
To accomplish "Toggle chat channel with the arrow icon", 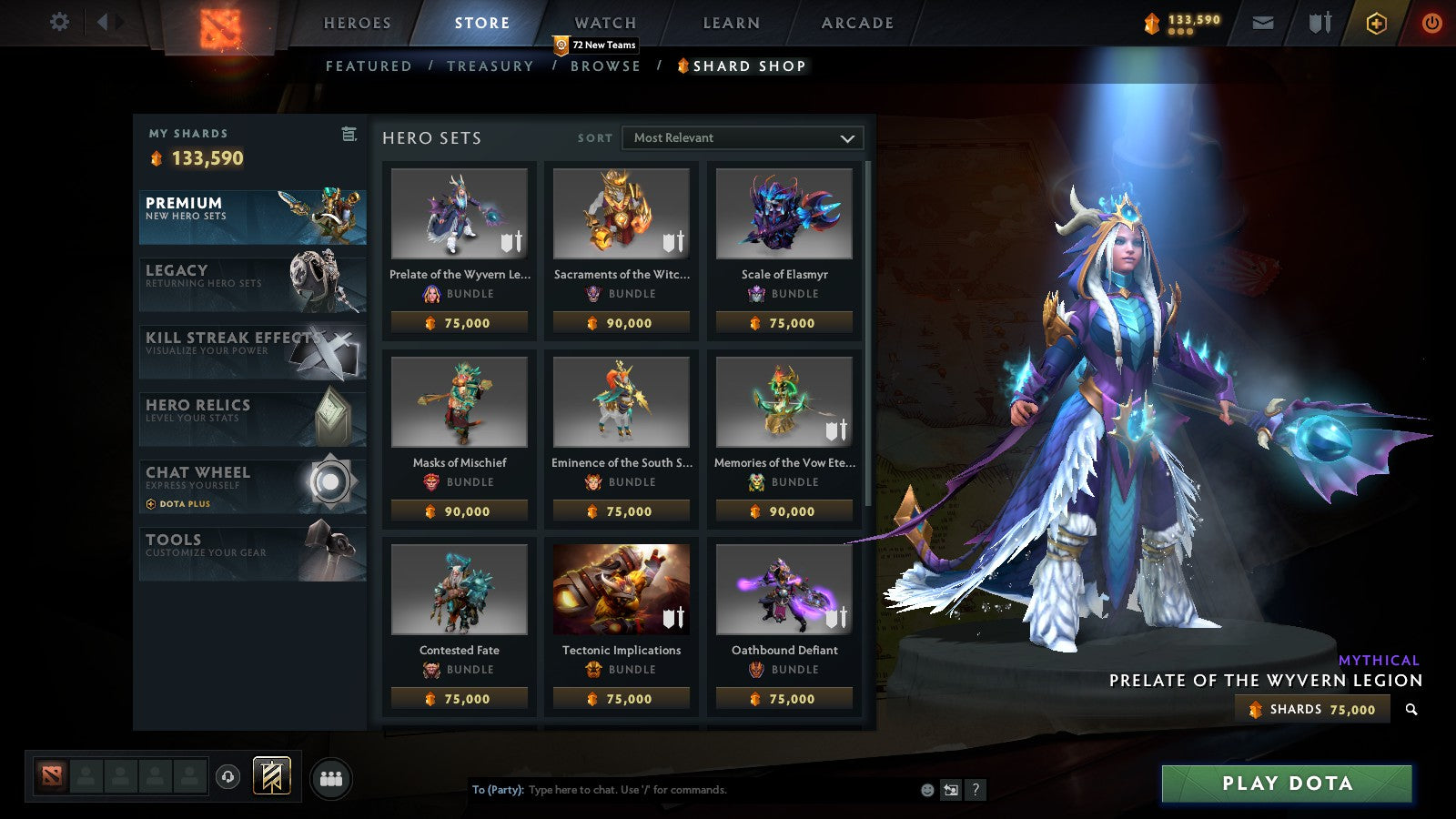I will [x=952, y=790].
